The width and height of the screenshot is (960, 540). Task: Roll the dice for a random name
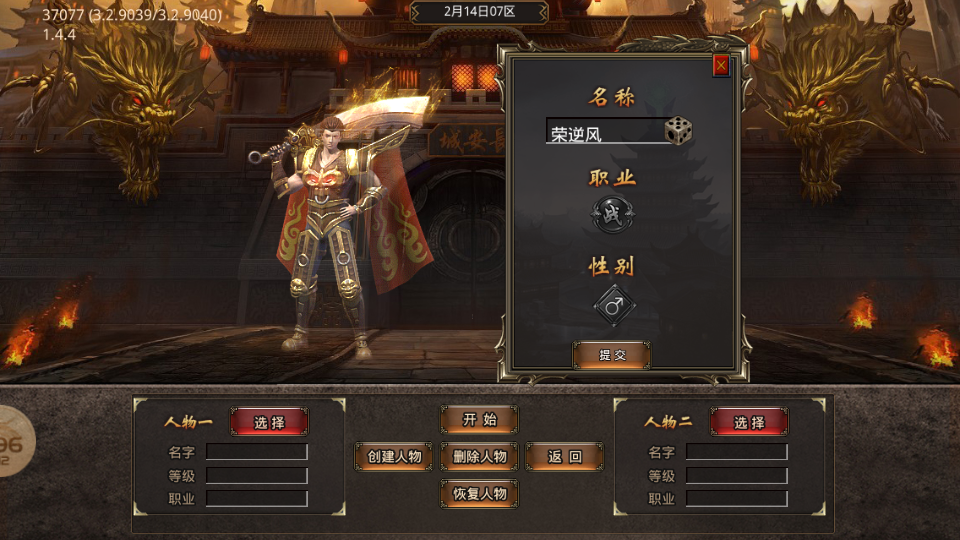(x=678, y=131)
